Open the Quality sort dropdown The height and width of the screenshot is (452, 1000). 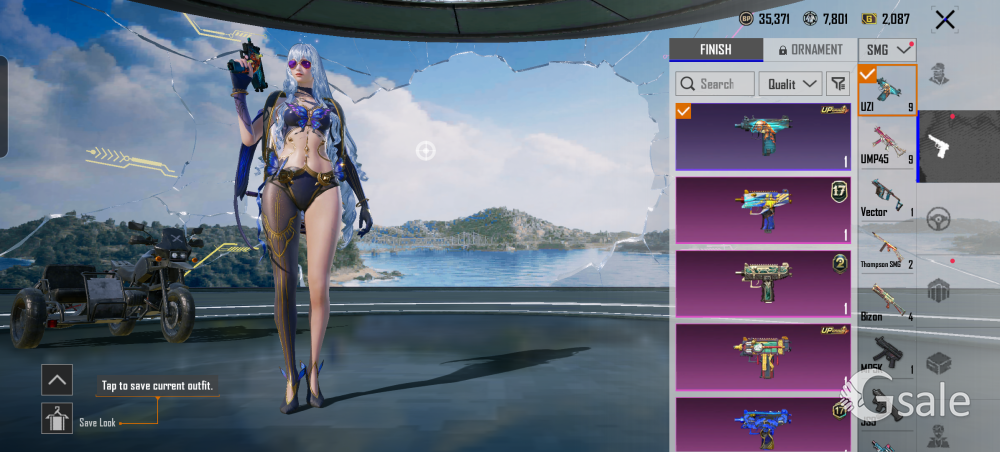coord(790,84)
